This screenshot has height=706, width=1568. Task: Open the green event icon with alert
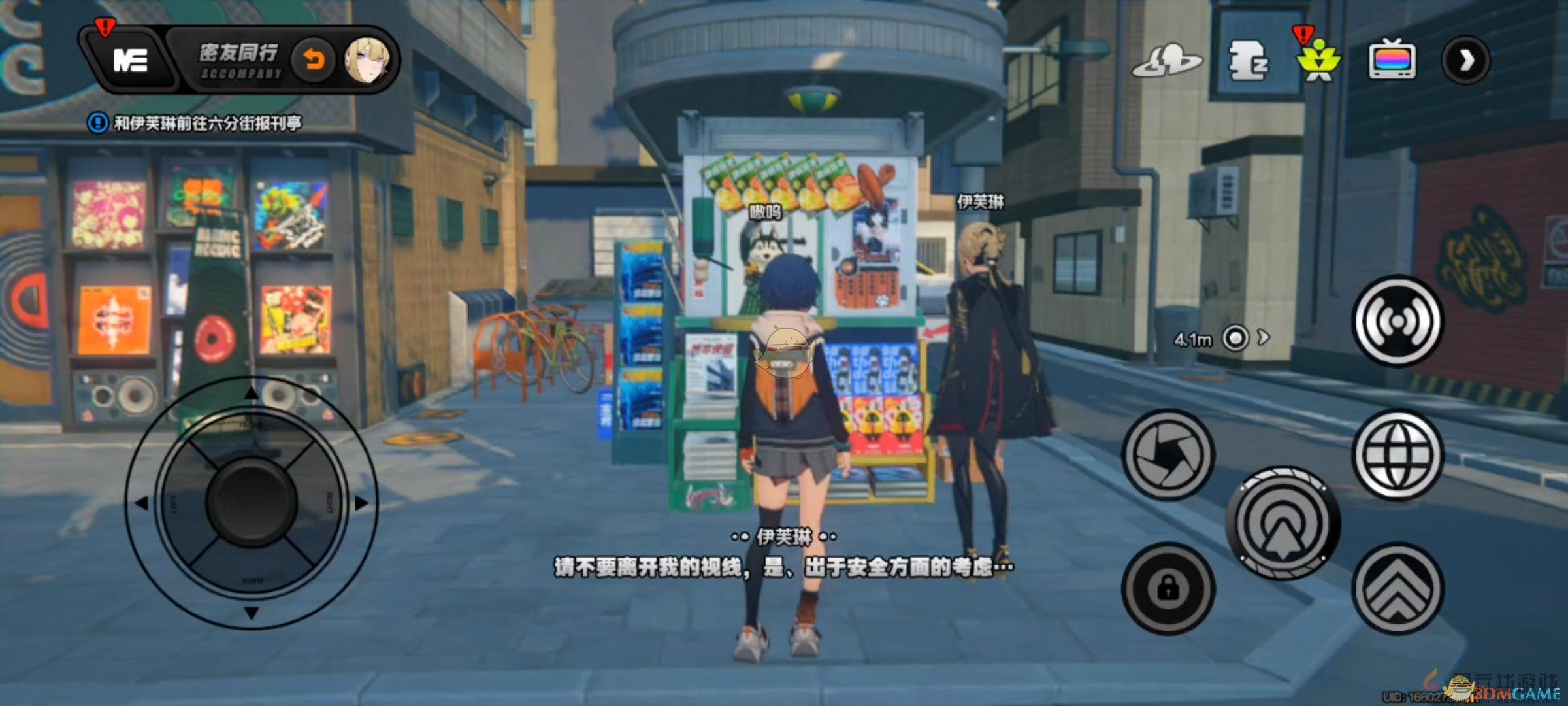(x=1318, y=61)
